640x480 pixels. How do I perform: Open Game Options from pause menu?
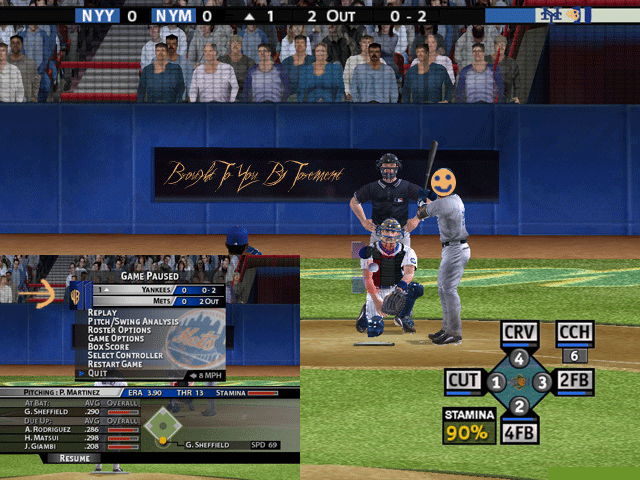coord(117,338)
